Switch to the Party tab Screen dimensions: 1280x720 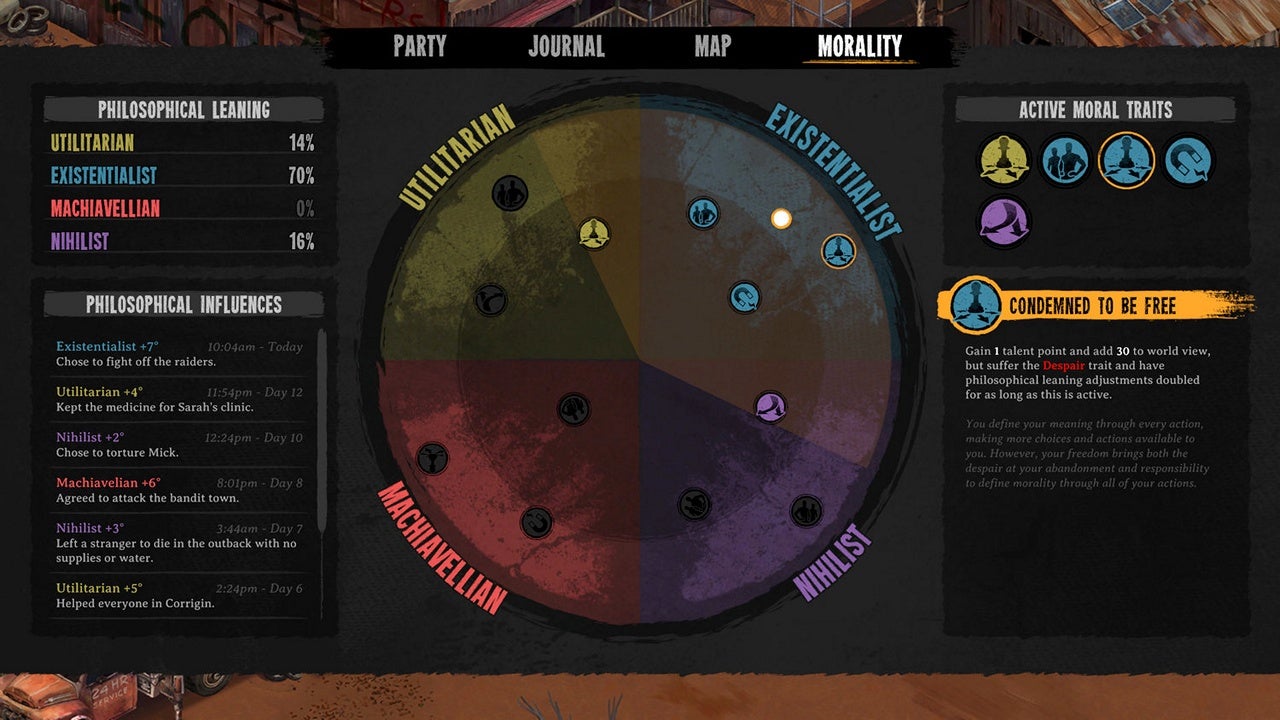(419, 46)
